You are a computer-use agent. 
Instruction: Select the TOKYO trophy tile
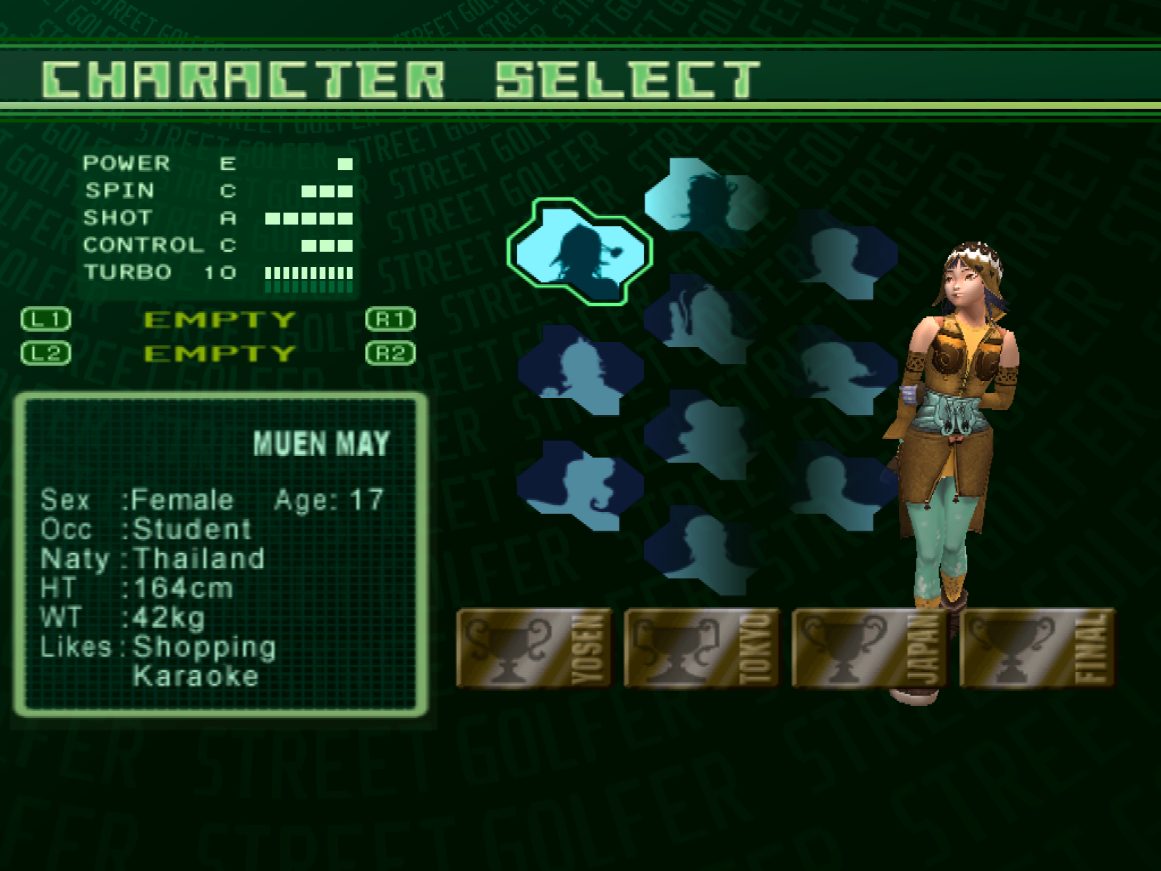pos(702,648)
